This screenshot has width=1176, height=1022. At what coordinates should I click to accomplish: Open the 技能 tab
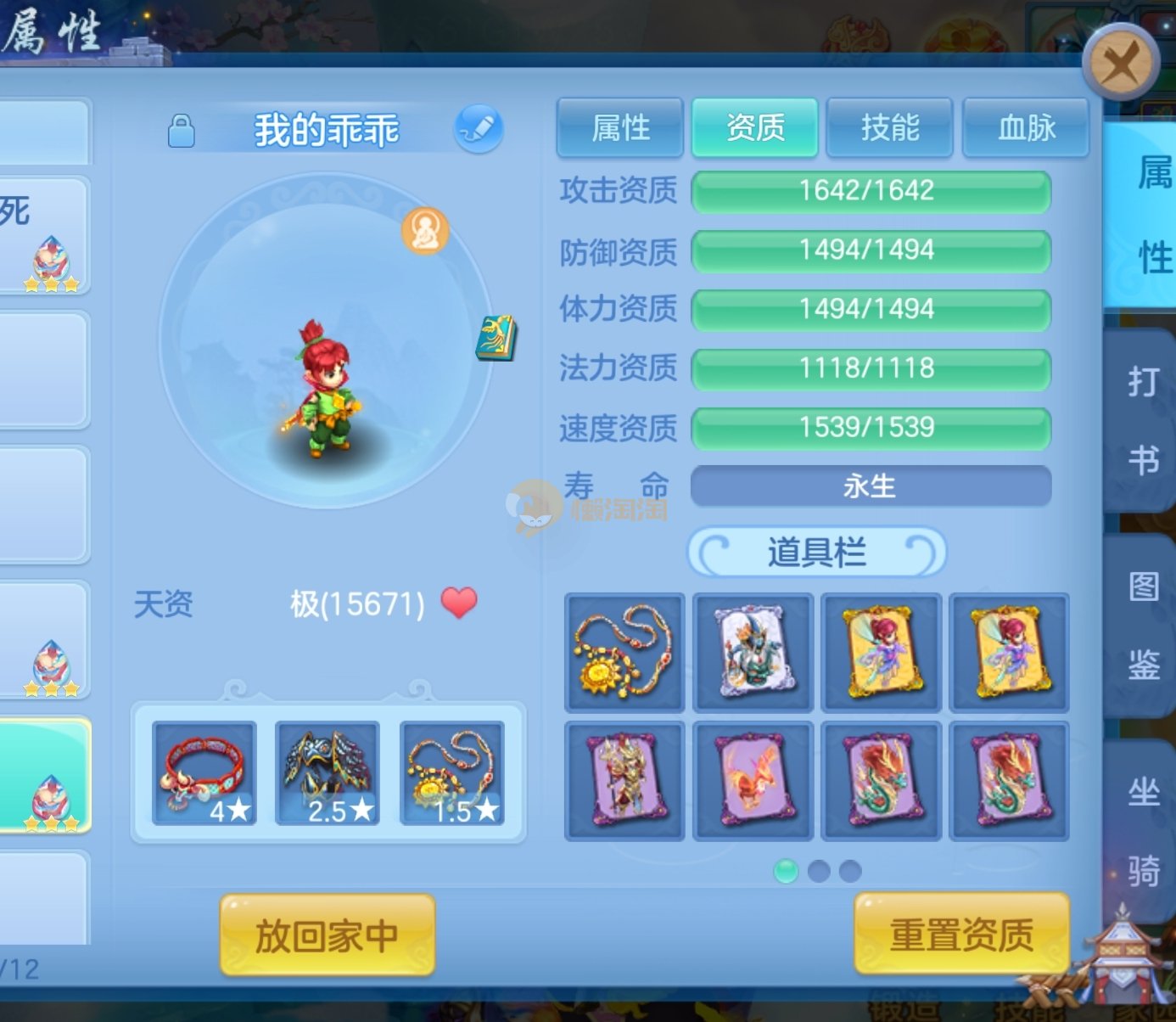tap(890, 128)
